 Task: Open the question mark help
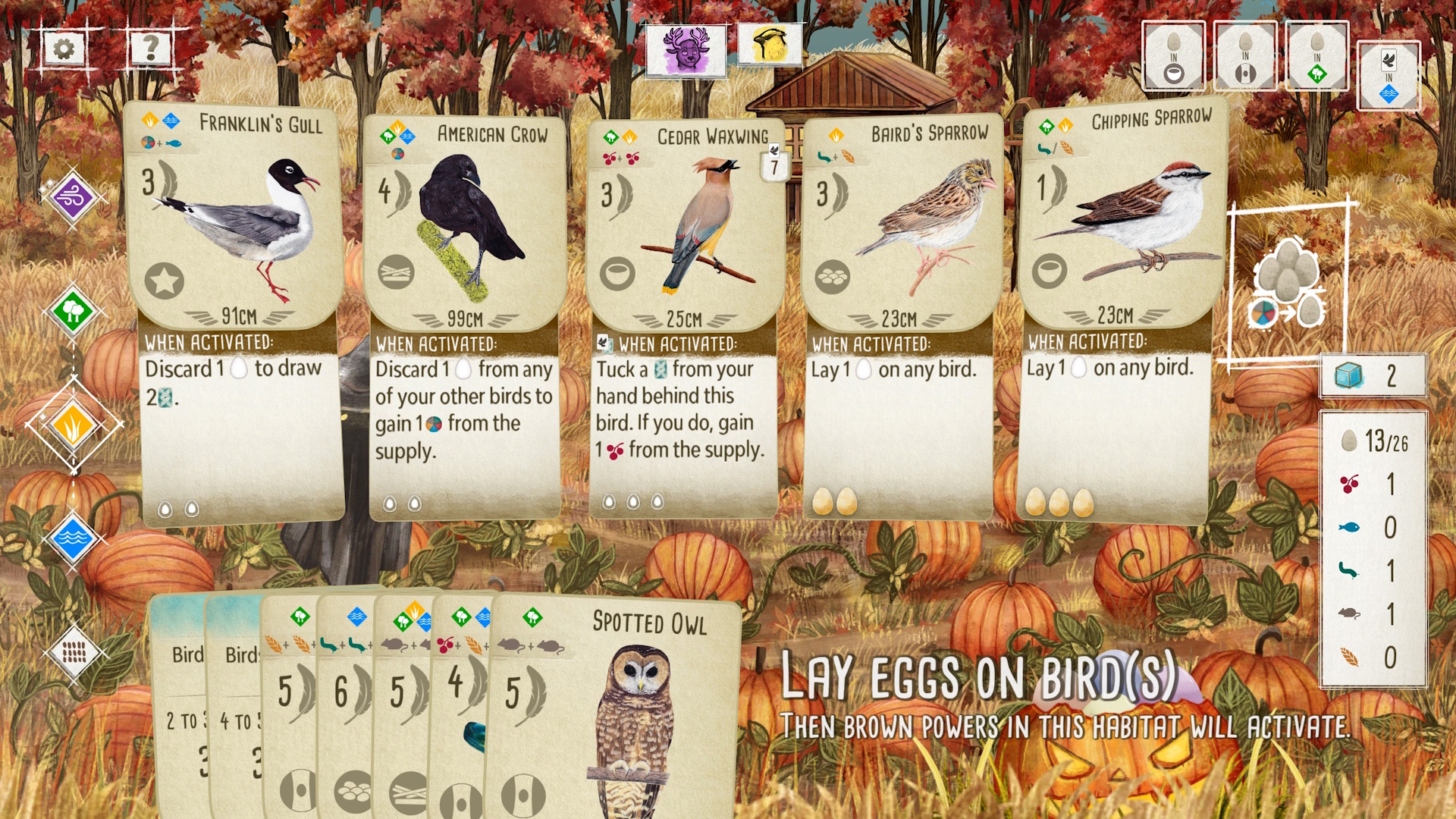pos(151,49)
